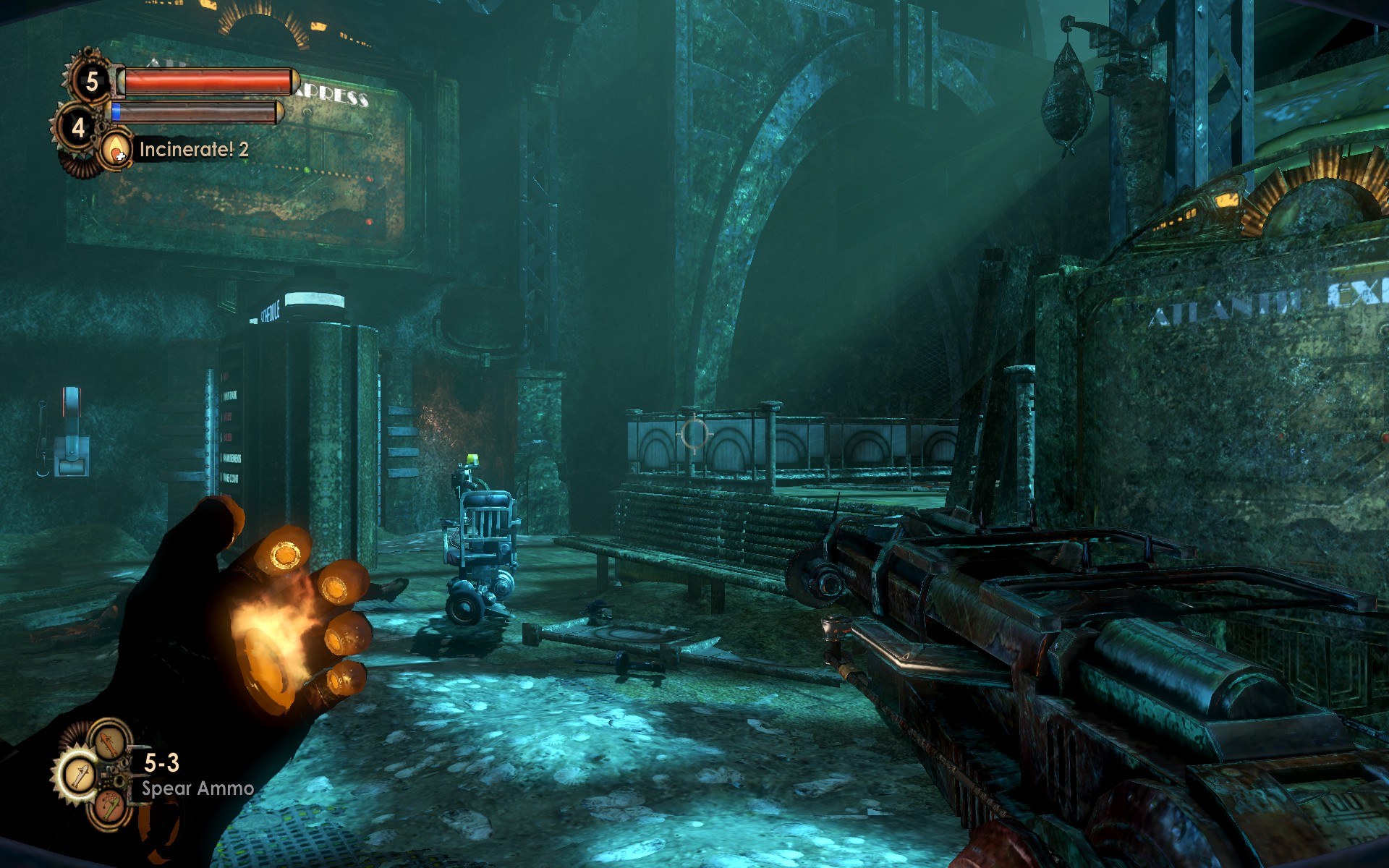This screenshot has width=1389, height=868.
Task: Select the Incinerate! 2 plasmid icon
Action: click(x=116, y=150)
